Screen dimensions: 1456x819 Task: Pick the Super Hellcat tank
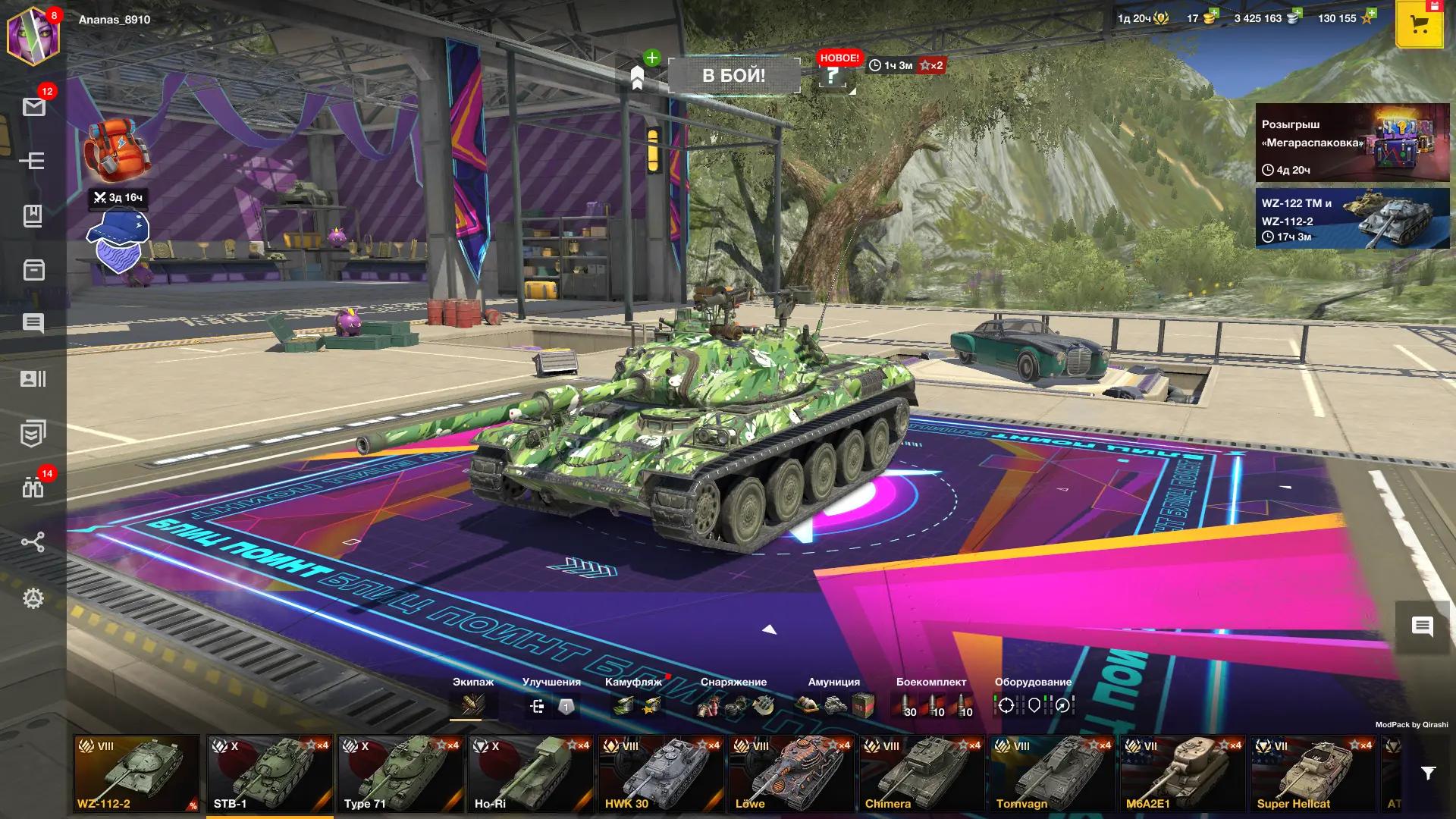tap(1313, 773)
